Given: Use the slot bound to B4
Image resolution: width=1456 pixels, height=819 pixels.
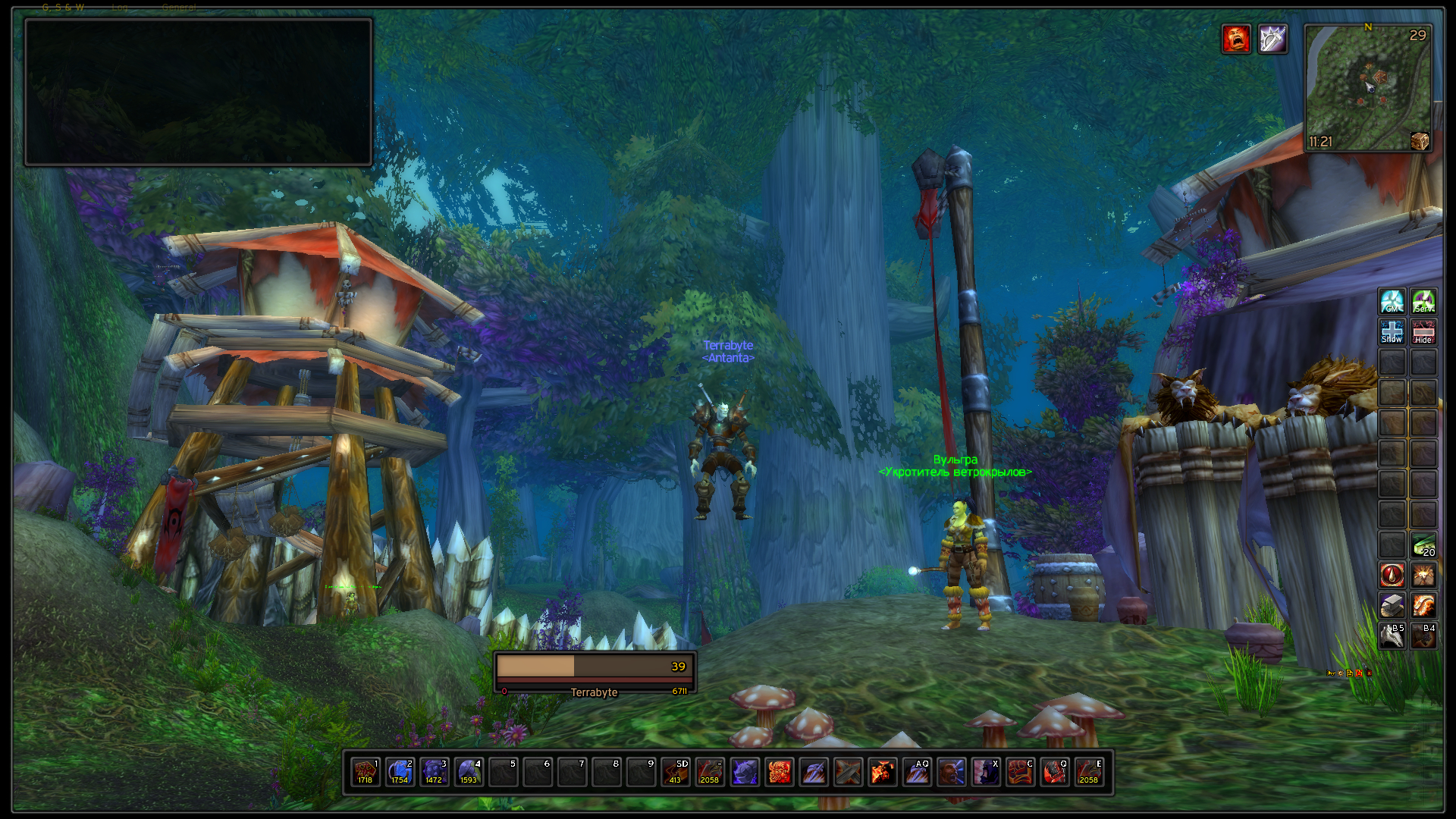Looking at the screenshot, I should click(x=1423, y=636).
